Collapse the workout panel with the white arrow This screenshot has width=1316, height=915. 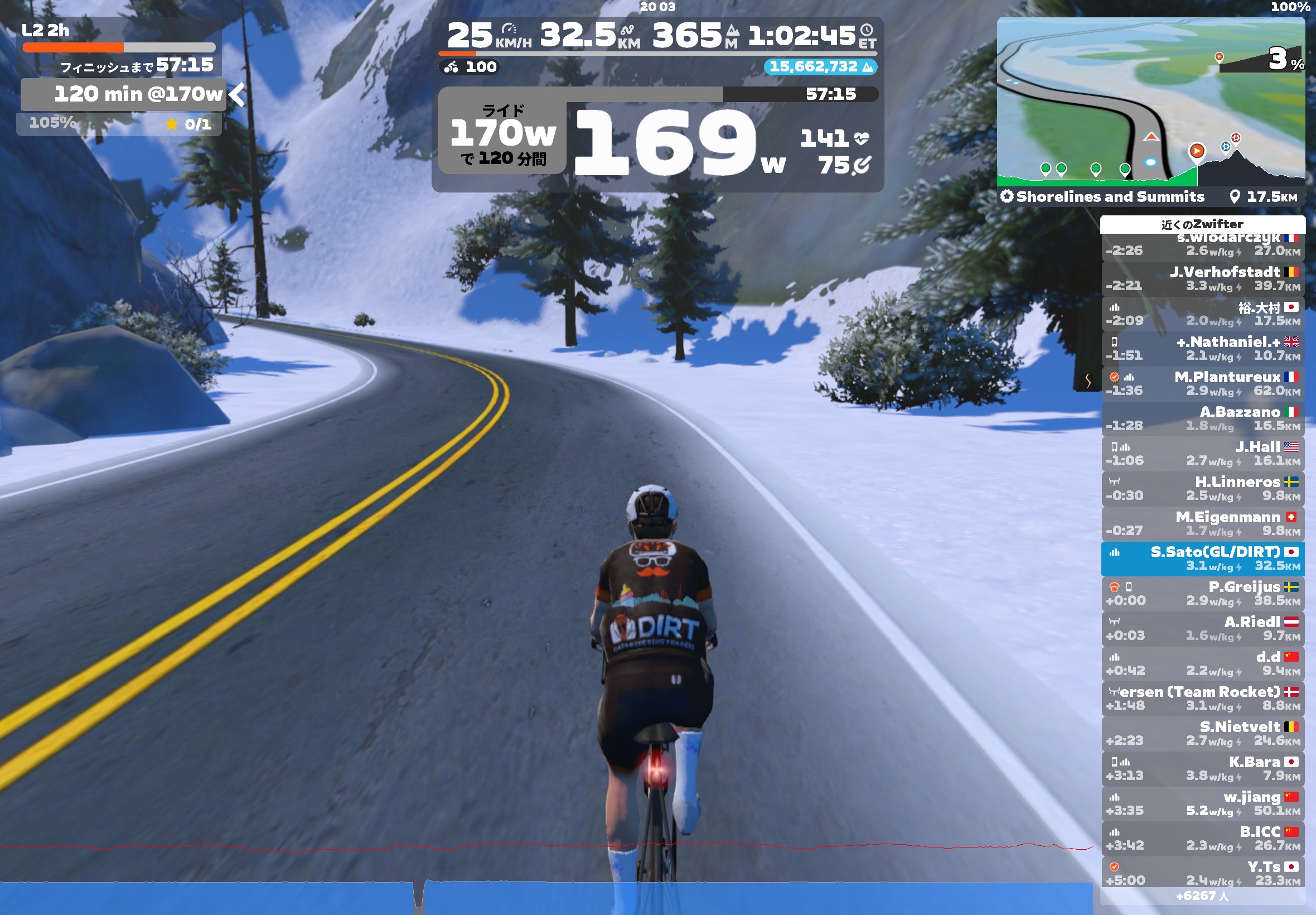pyautogui.click(x=236, y=95)
